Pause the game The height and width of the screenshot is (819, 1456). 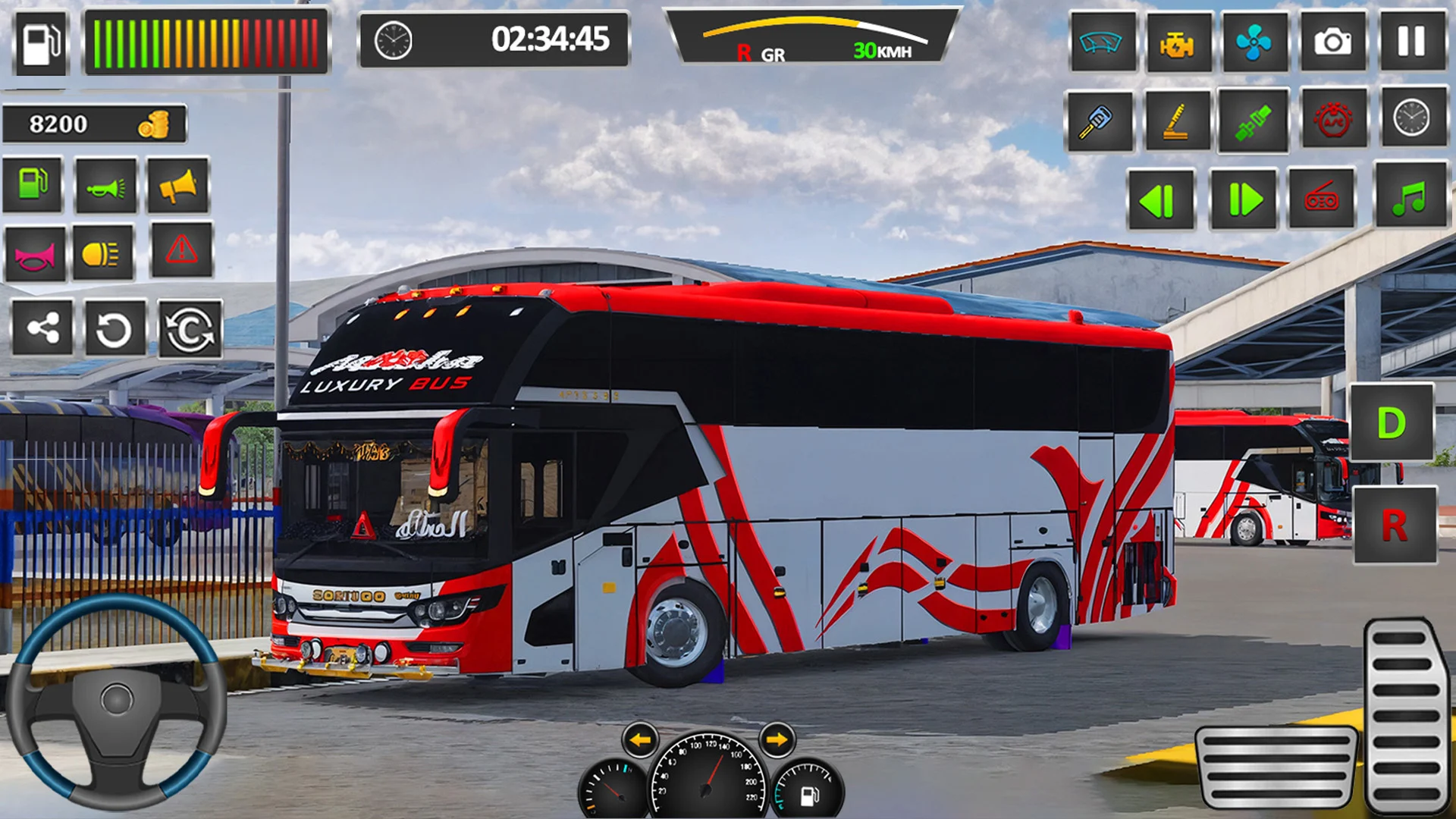tap(1411, 42)
